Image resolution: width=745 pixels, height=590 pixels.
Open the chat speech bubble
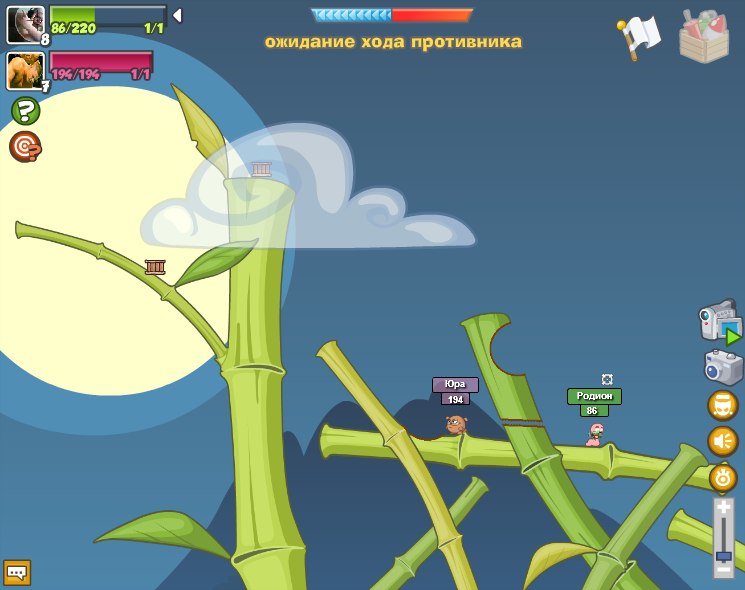pos(17,572)
